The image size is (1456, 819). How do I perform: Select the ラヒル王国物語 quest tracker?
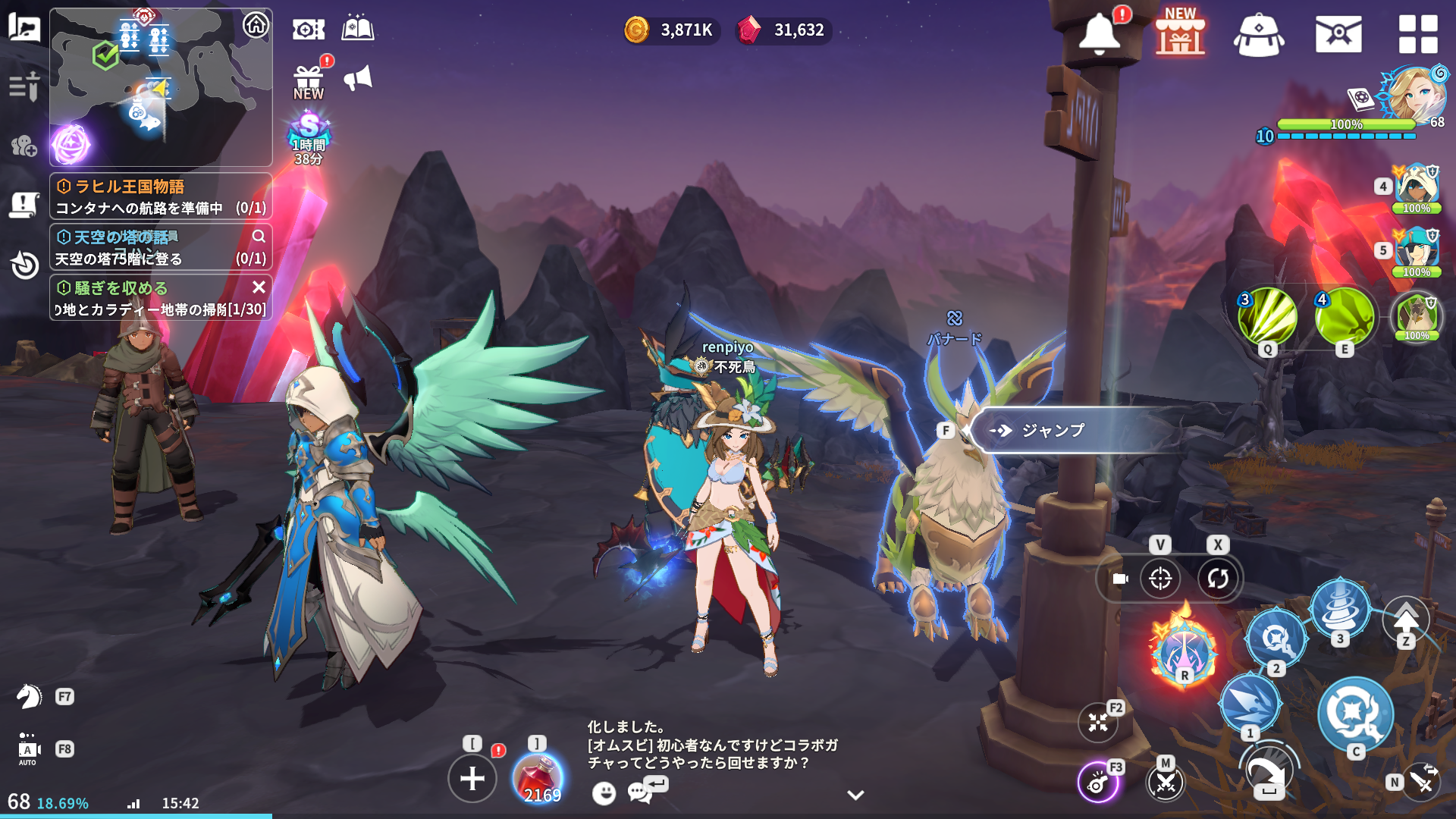[x=161, y=196]
